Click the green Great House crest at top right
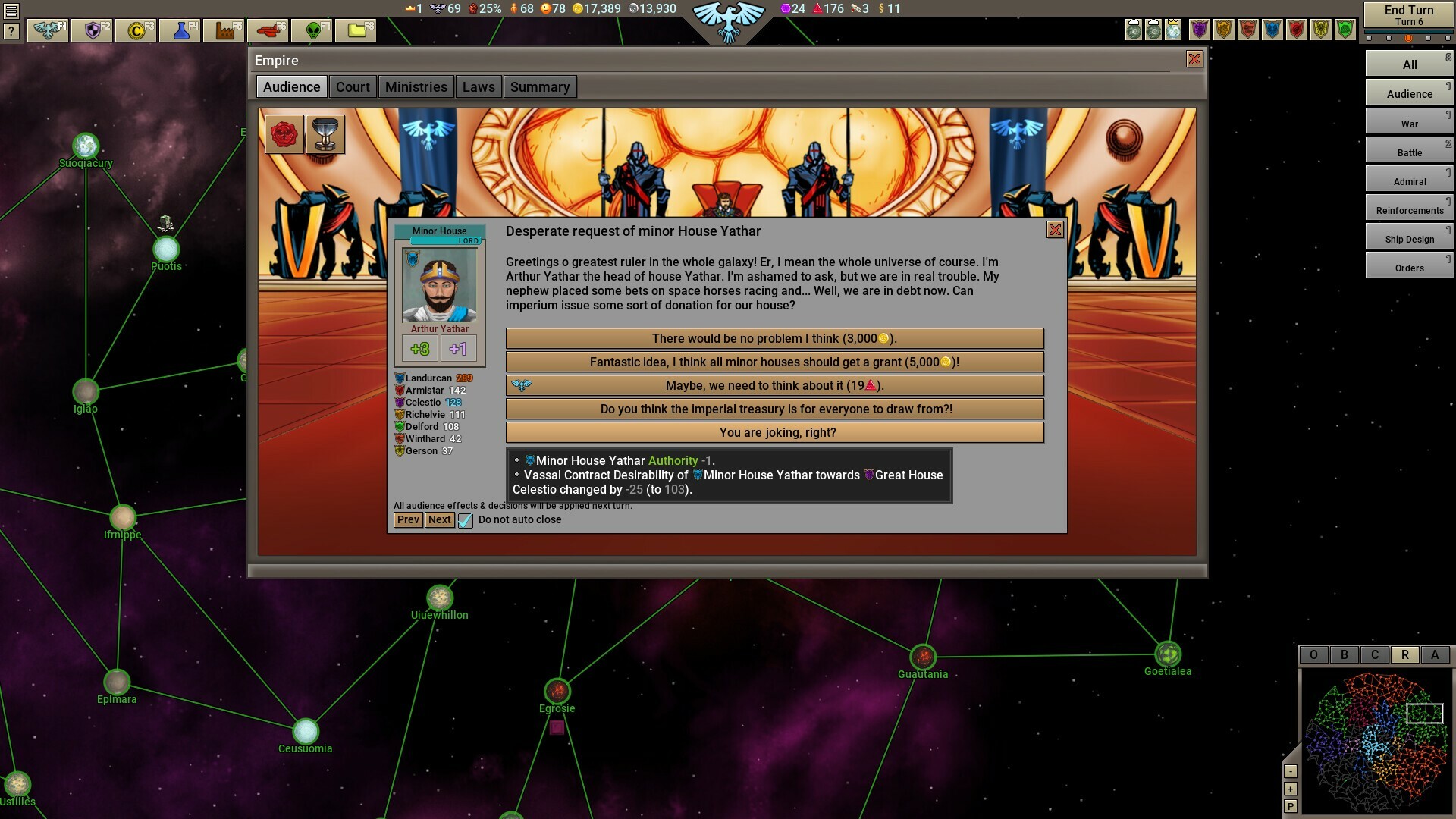The height and width of the screenshot is (819, 1456). pos(1345,30)
